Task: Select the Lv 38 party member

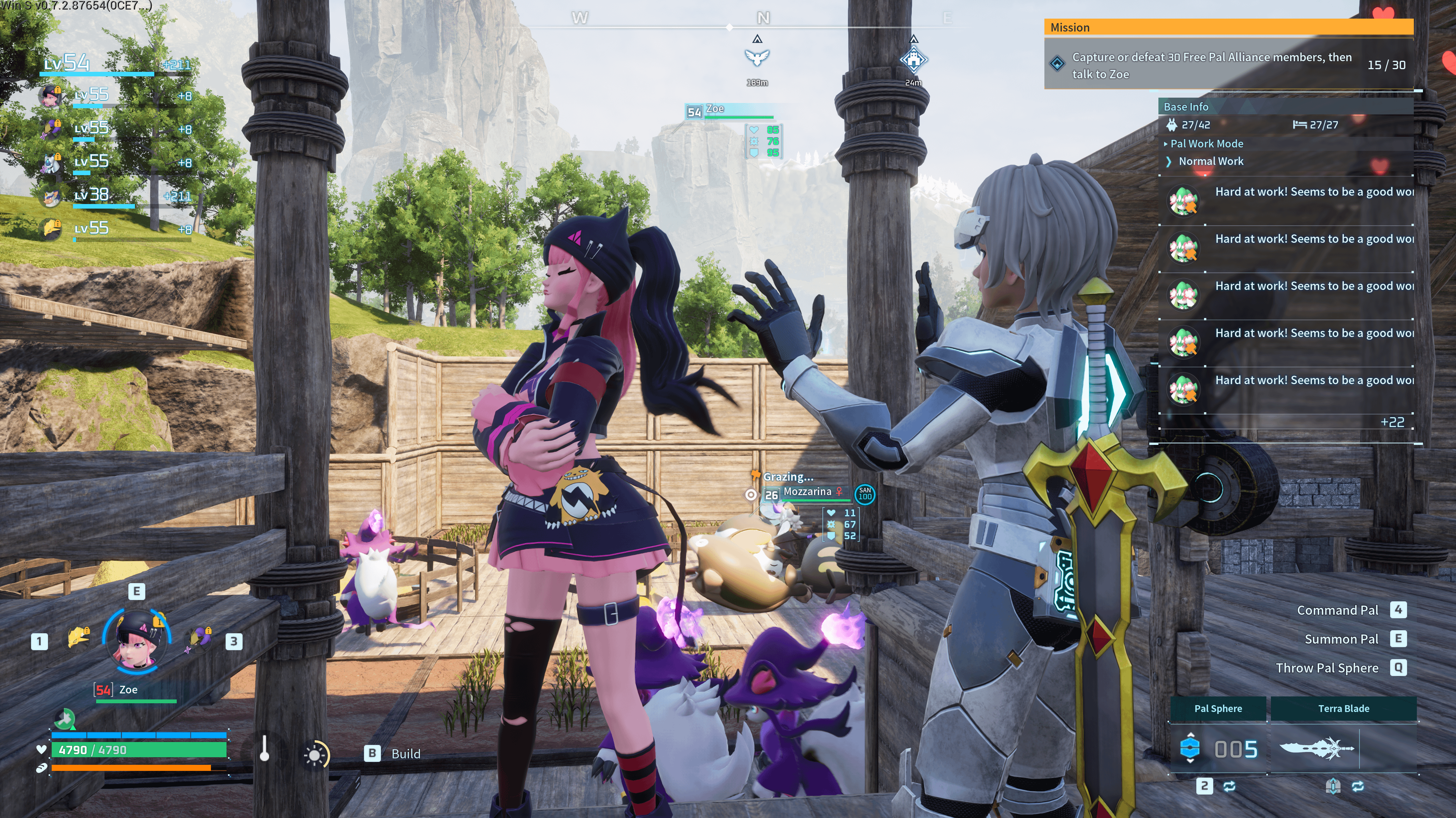Action: click(90, 195)
